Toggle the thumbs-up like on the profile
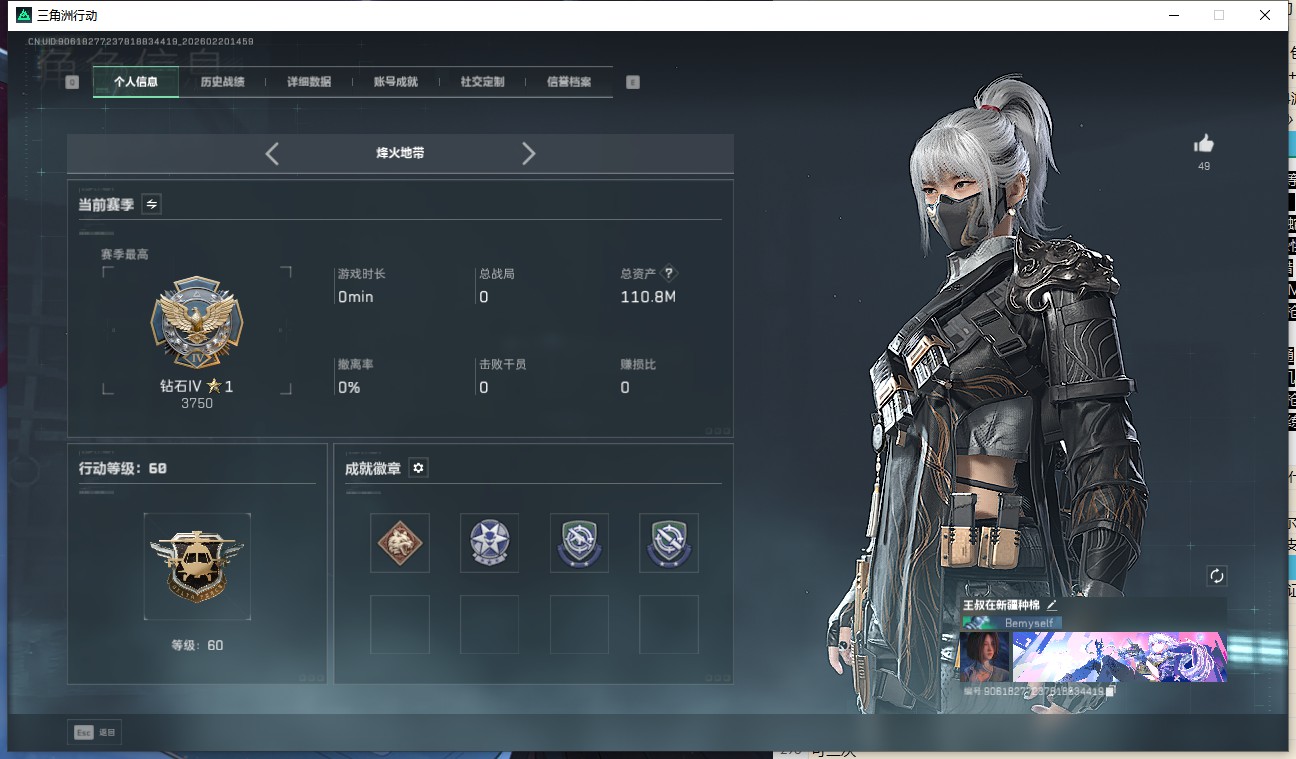Screen dimensions: 1296x759 (x=1203, y=143)
